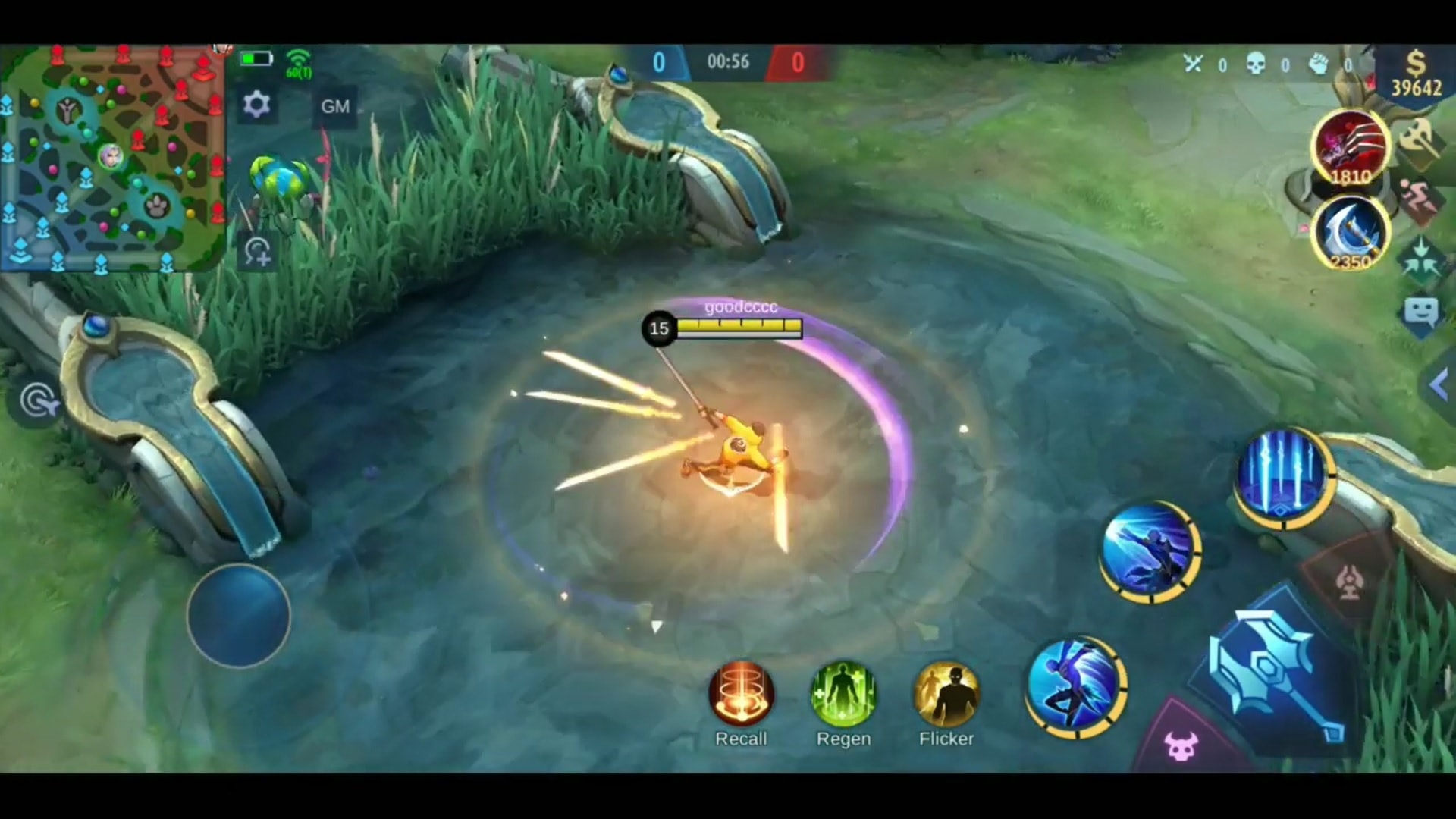This screenshot has width=1456, height=819.
Task: Tap the minimap zoom magnifier
Action: tap(259, 250)
